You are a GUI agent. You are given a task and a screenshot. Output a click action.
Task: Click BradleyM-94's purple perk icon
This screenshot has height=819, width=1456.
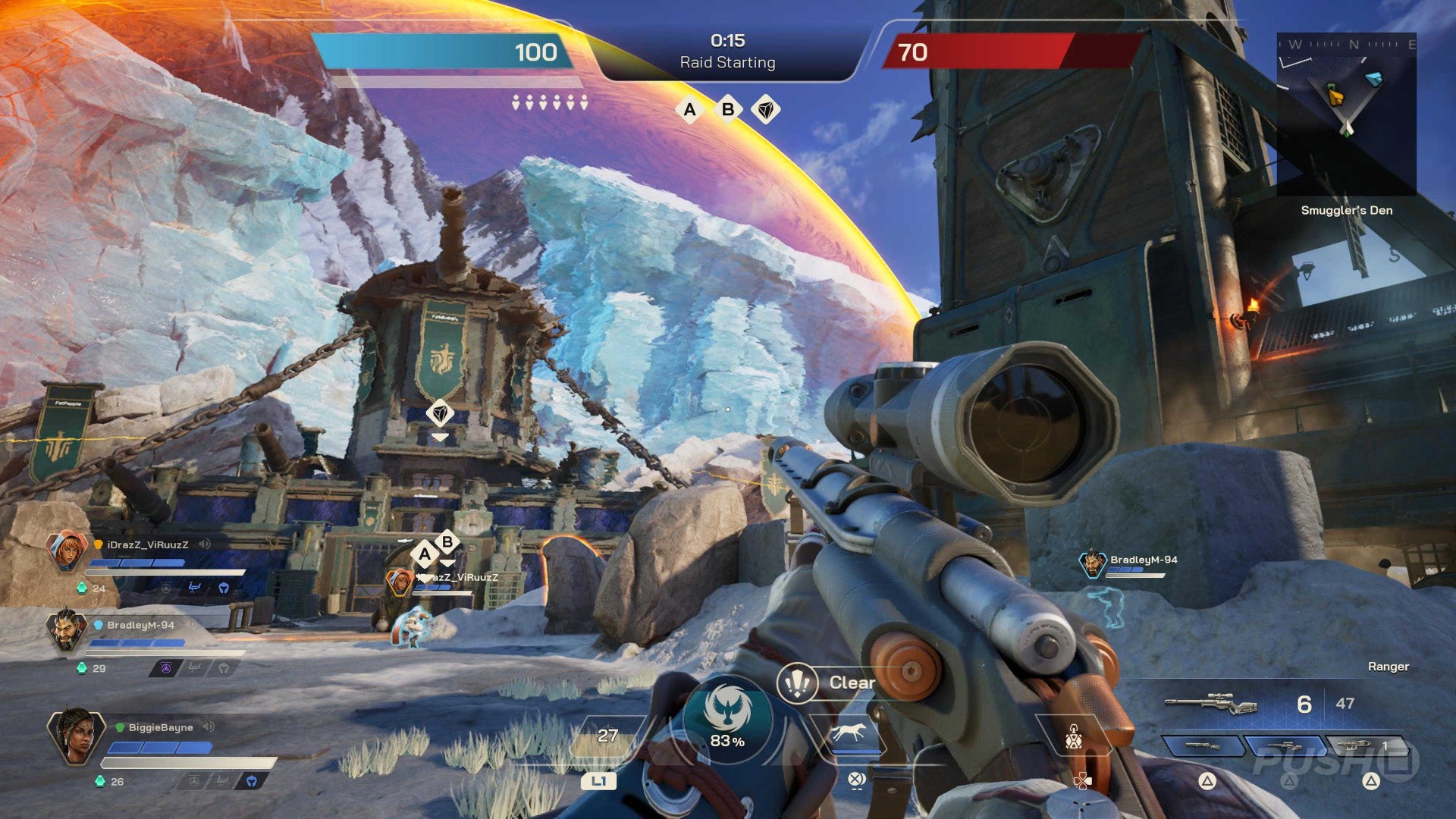tap(166, 668)
